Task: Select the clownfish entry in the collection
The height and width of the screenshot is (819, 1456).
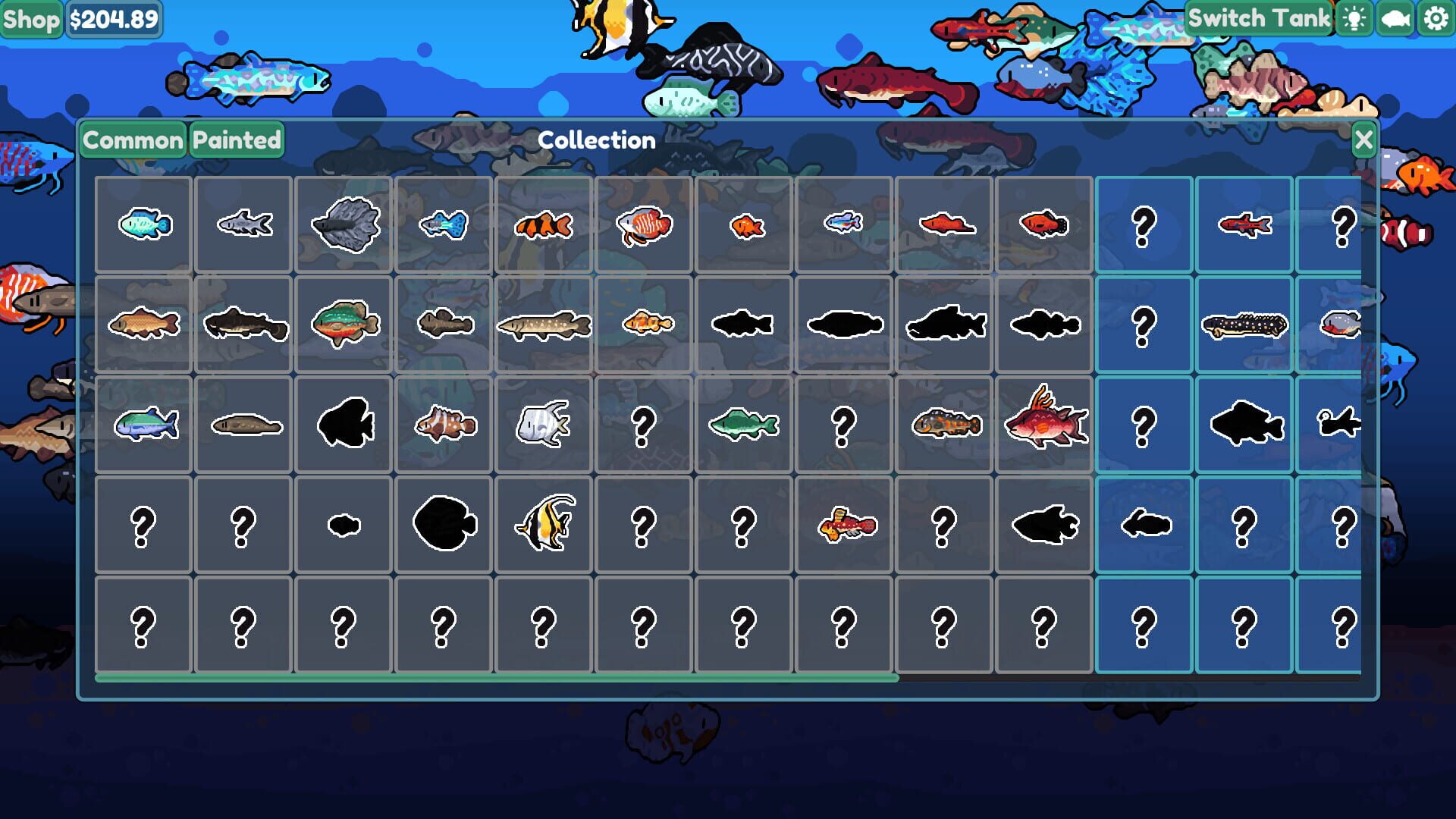Action: (x=544, y=224)
